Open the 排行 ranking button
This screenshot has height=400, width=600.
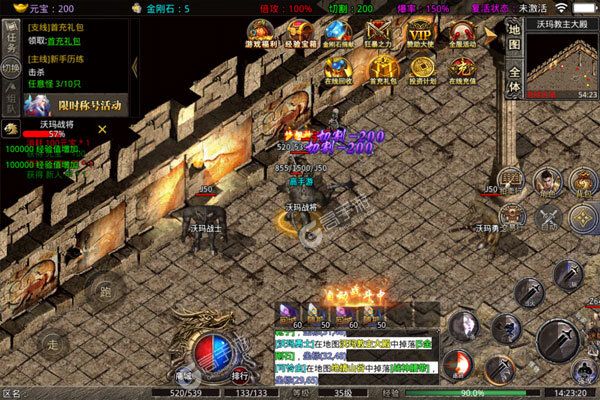pyautogui.click(x=241, y=376)
